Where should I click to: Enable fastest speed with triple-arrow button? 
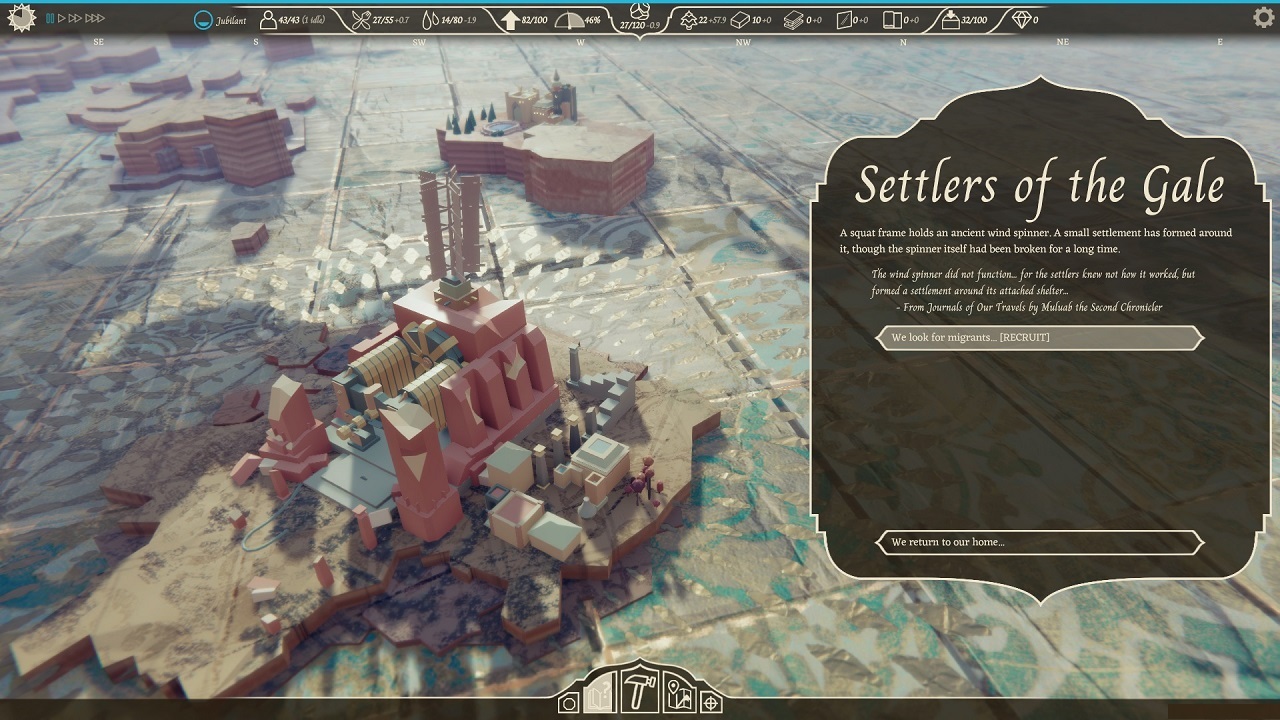95,18
